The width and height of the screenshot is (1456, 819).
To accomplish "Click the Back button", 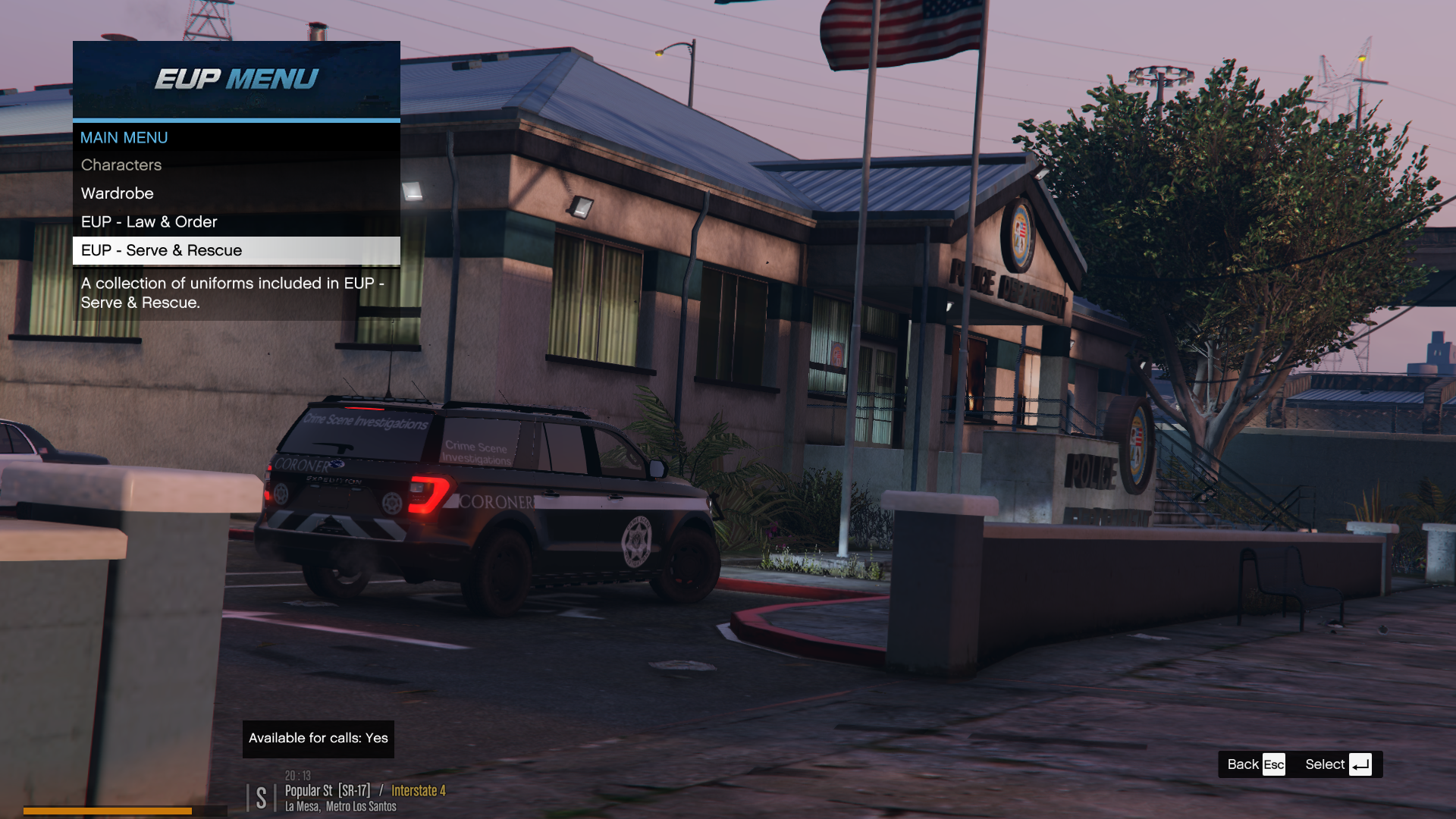I will point(1256,764).
